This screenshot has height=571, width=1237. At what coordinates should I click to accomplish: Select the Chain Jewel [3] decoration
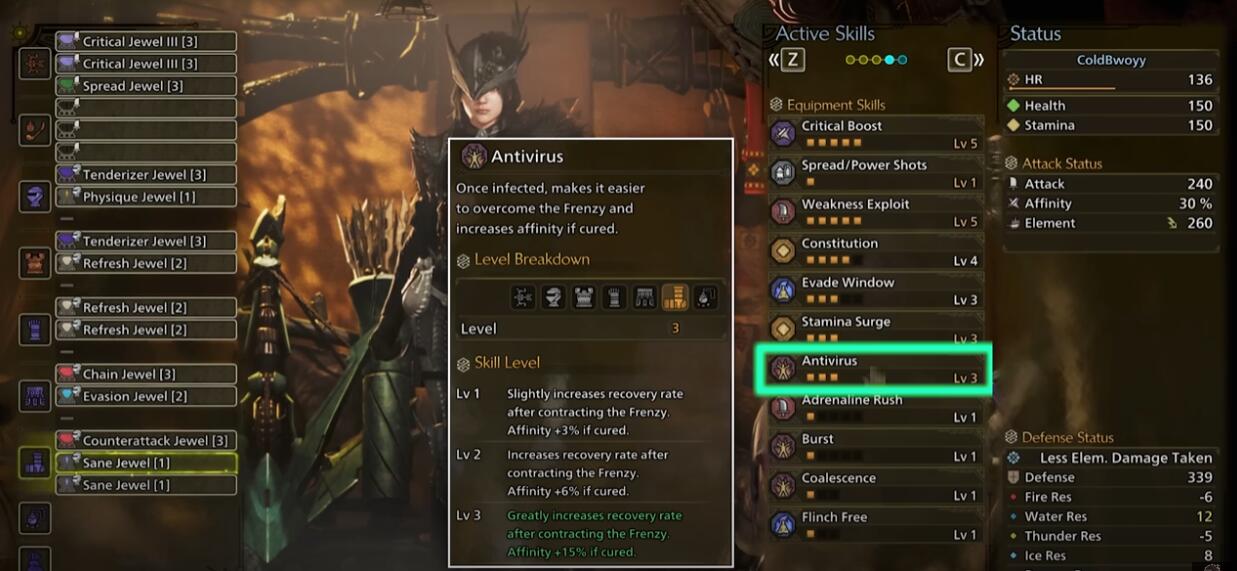tap(145, 374)
